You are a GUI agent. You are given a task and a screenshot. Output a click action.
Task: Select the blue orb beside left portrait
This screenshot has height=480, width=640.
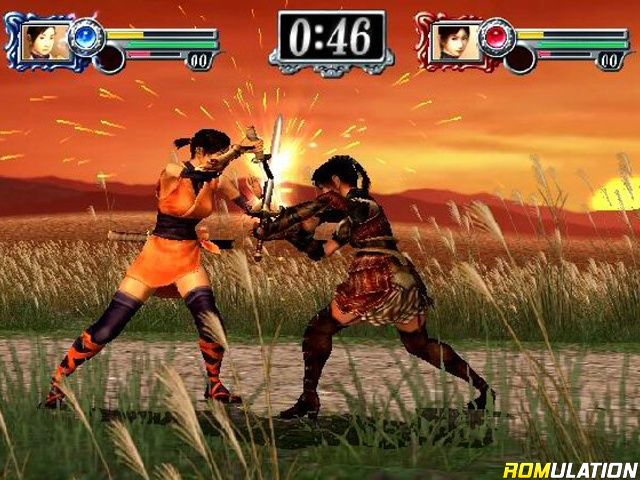(87, 36)
